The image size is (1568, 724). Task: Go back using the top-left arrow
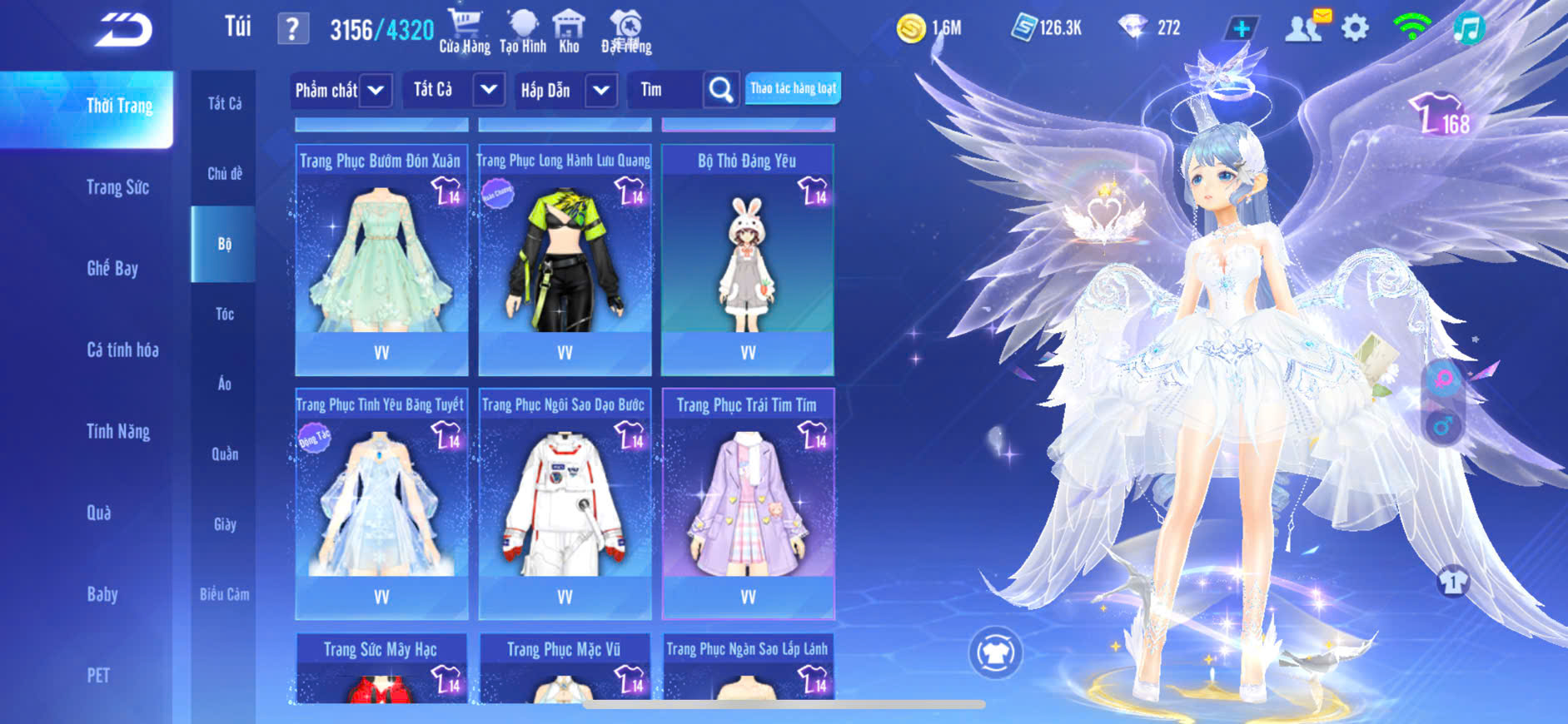click(x=123, y=30)
